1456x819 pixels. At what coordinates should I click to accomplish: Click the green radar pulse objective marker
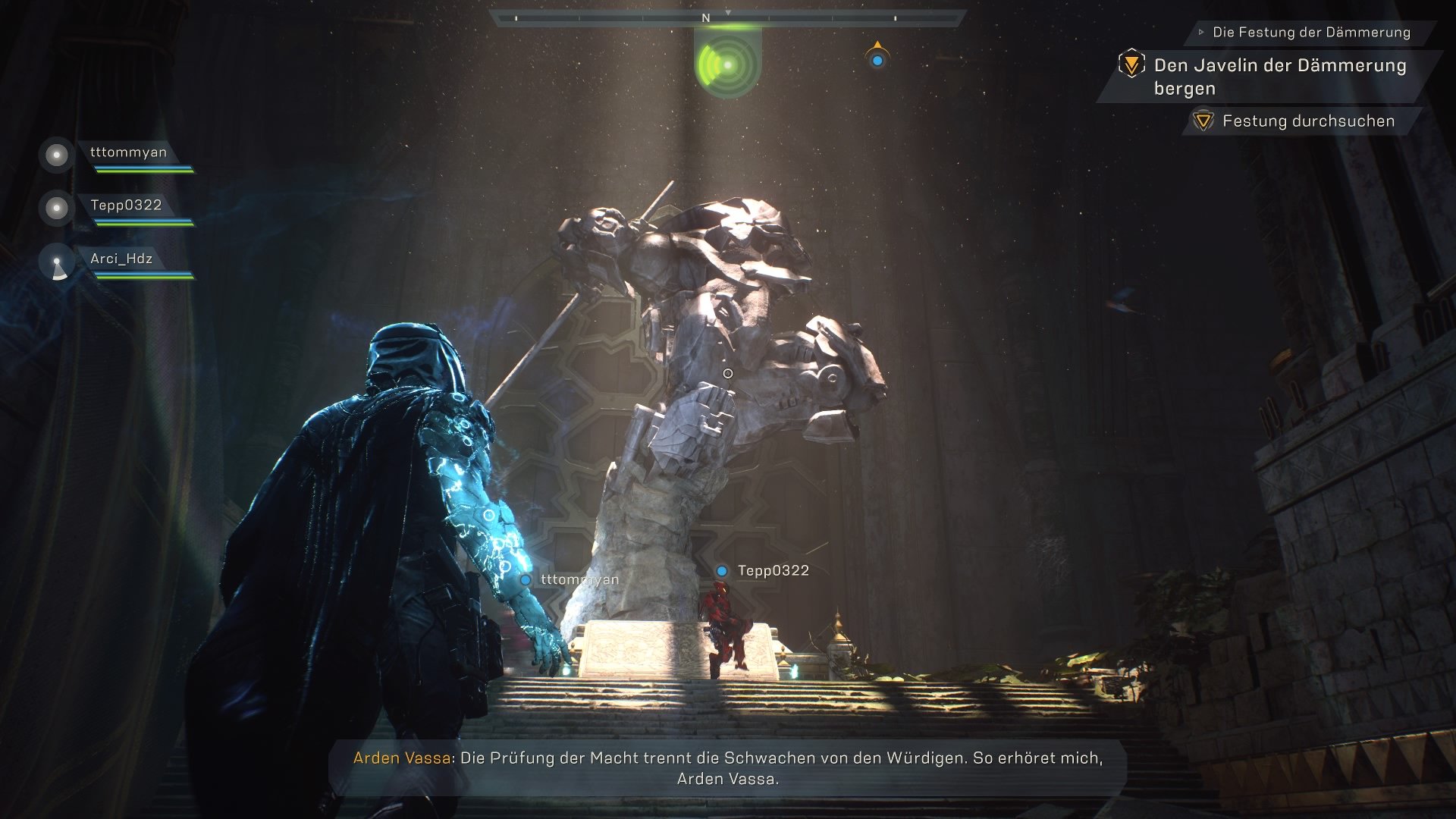(x=727, y=65)
